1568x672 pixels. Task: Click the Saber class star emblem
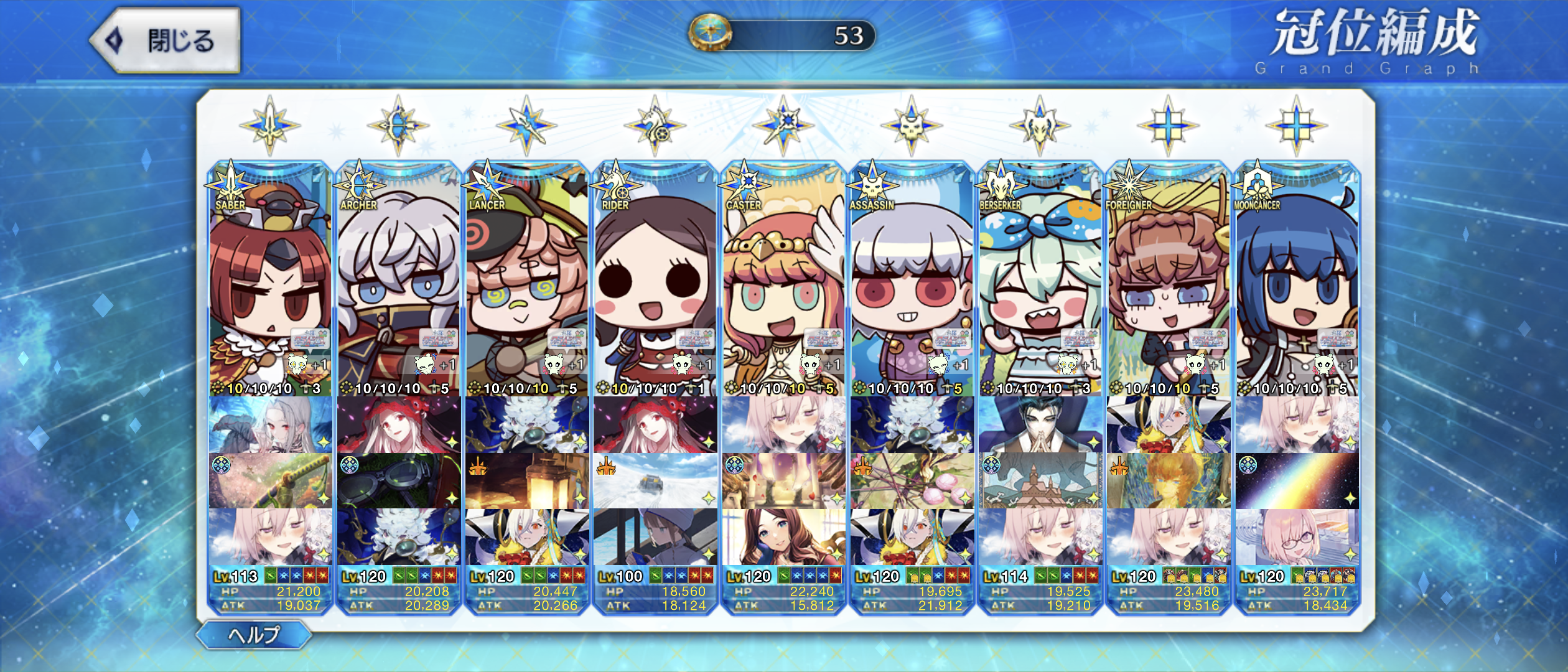270,126
